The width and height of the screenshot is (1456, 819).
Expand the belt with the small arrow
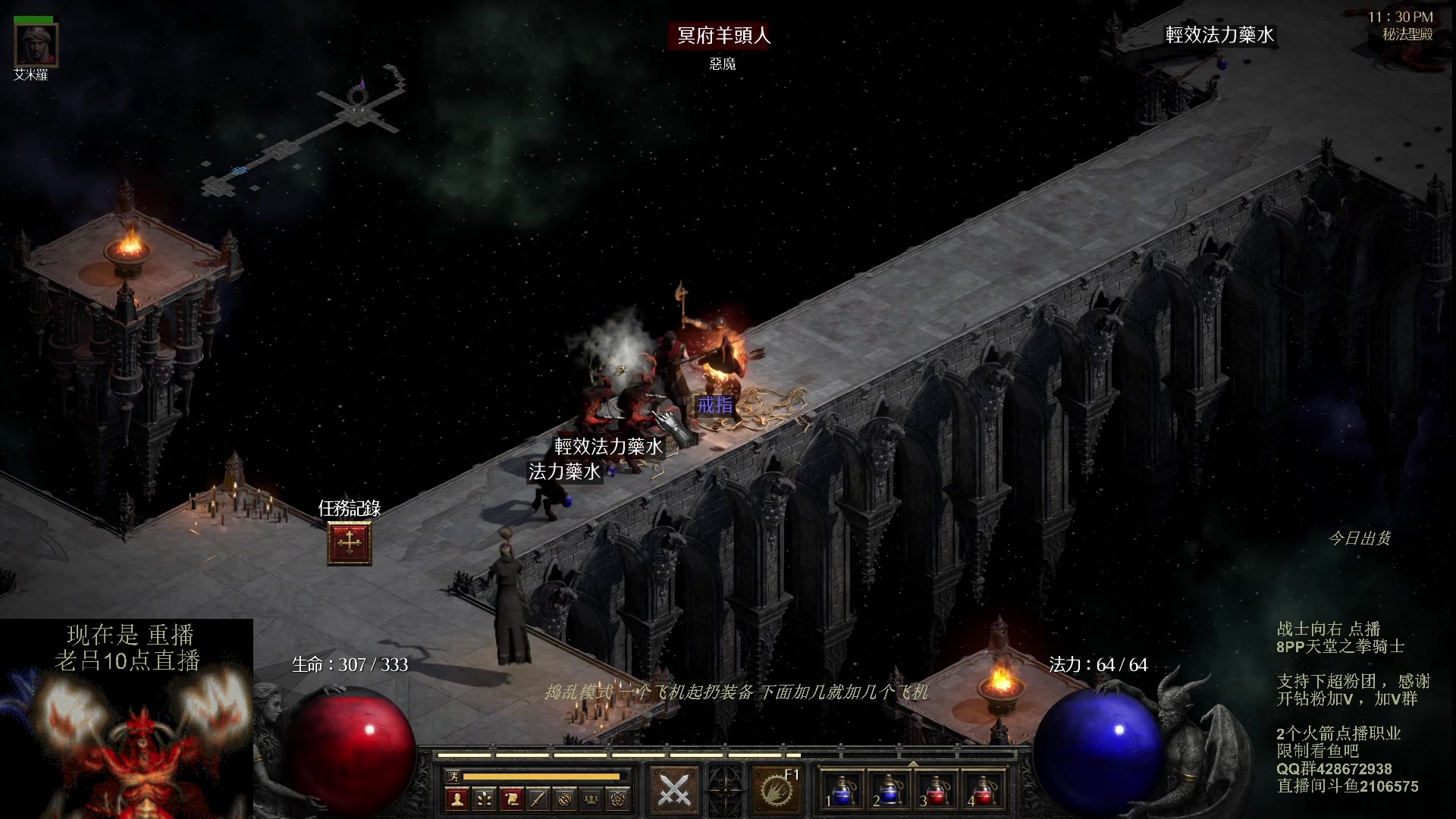pos(913,764)
